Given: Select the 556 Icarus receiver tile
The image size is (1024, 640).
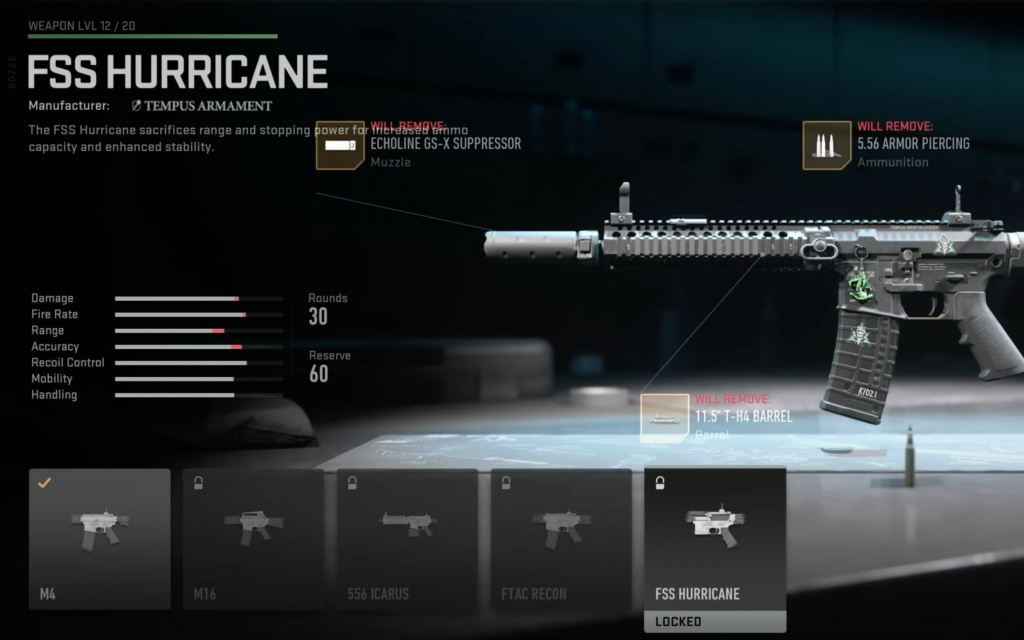Looking at the screenshot, I should 407,539.
